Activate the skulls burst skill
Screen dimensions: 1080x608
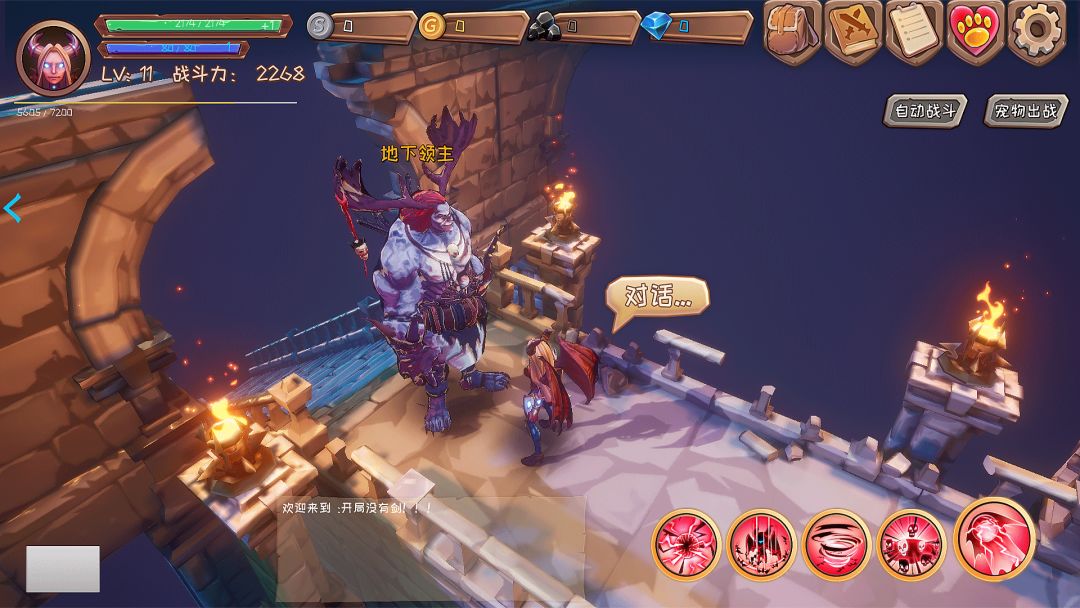[910, 545]
